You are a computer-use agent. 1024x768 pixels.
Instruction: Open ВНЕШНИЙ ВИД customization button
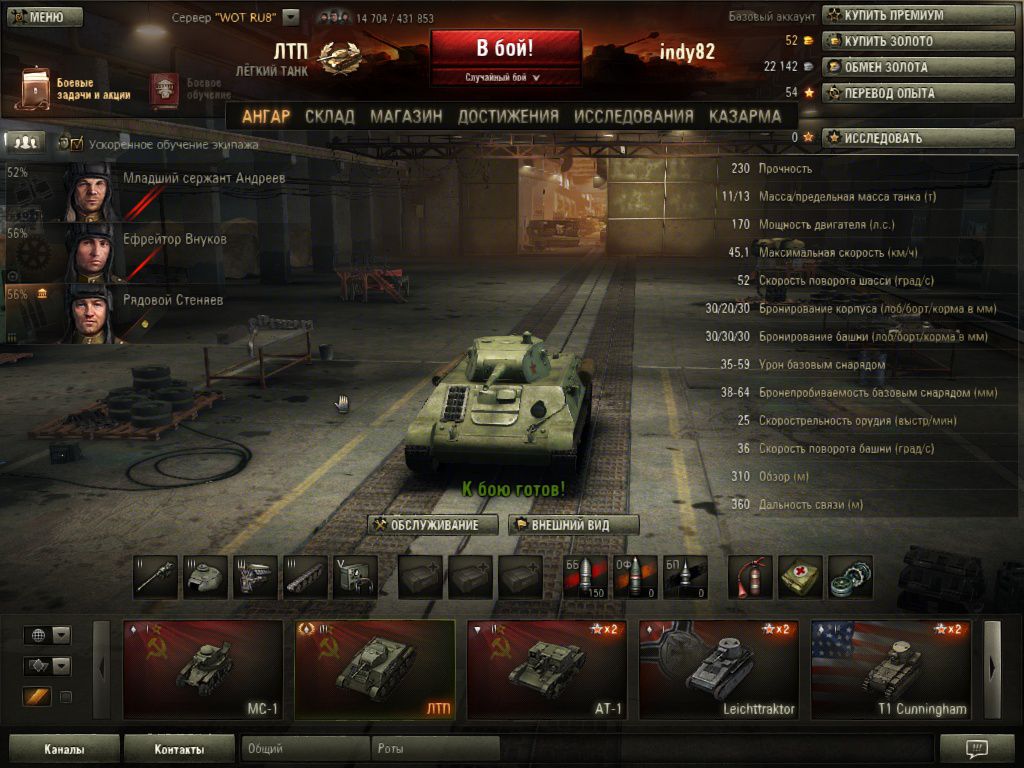[573, 525]
